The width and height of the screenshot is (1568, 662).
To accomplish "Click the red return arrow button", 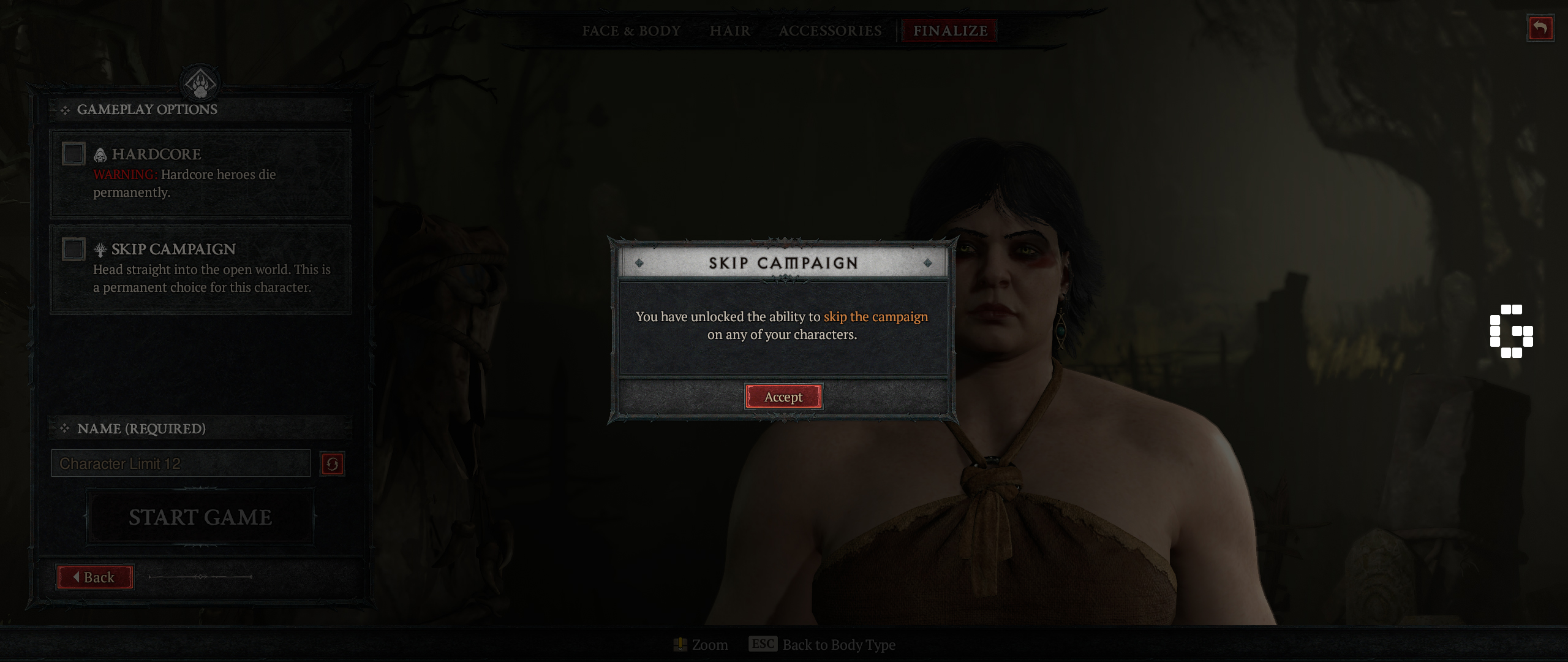I will (1540, 28).
